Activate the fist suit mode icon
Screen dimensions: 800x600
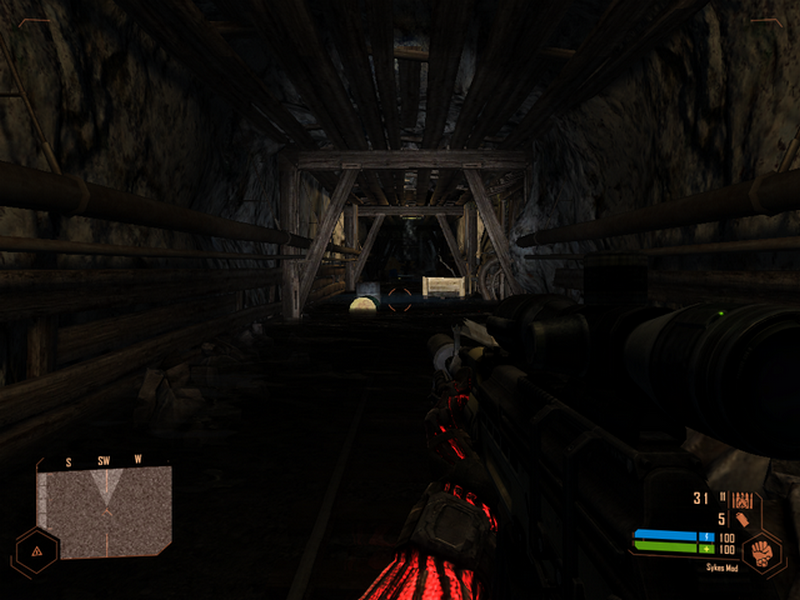(762, 553)
